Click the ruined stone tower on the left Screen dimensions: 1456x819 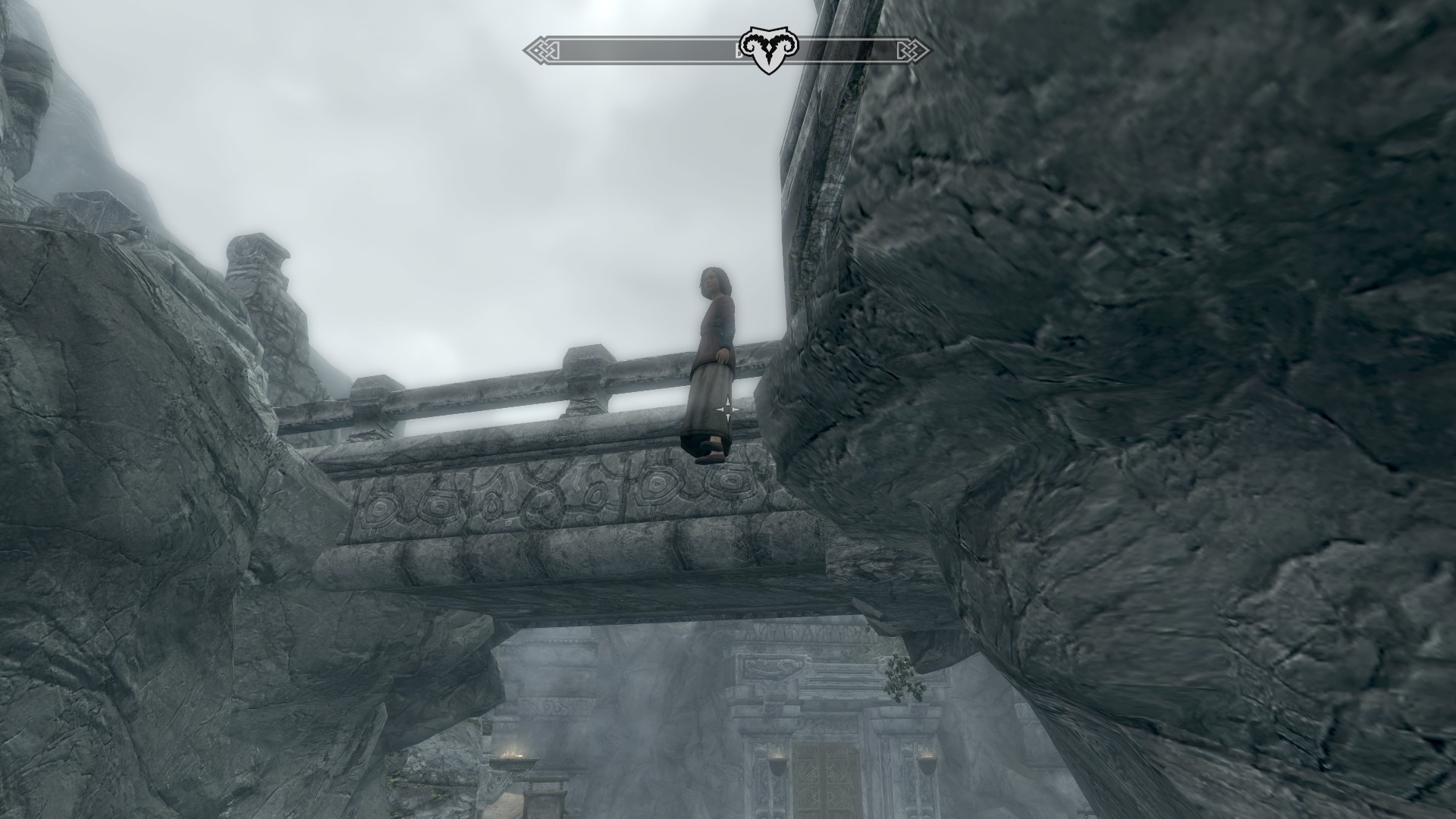pos(258,281)
